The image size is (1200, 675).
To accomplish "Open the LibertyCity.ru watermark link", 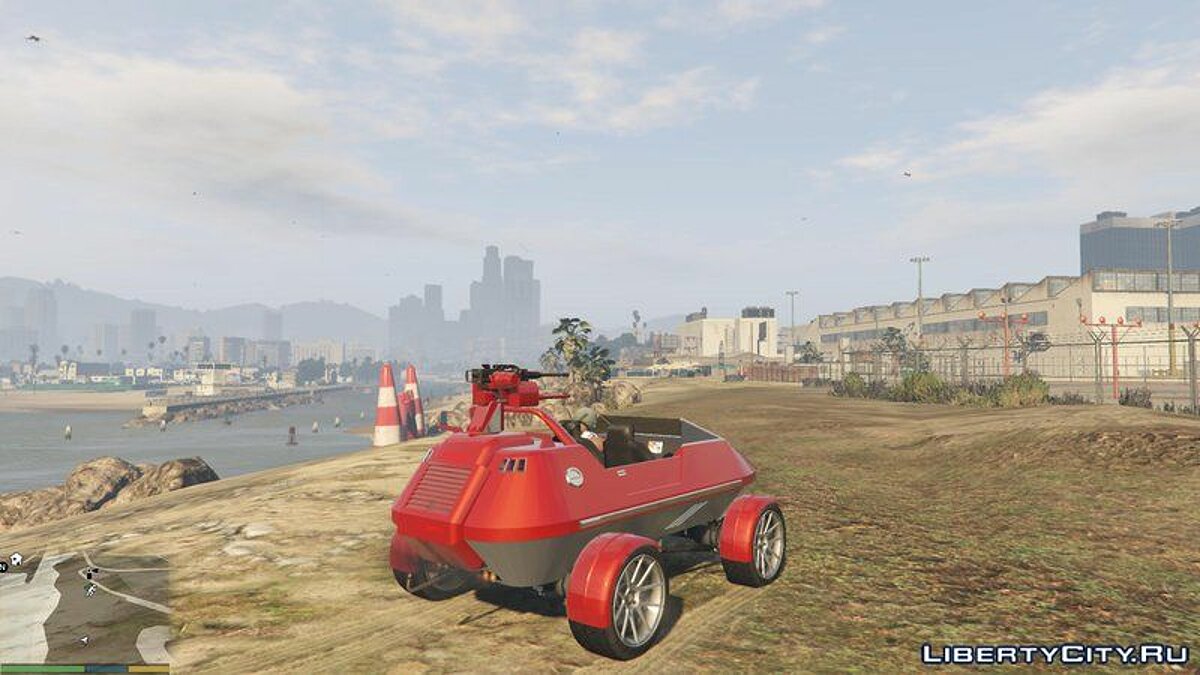I will coord(1054,654).
